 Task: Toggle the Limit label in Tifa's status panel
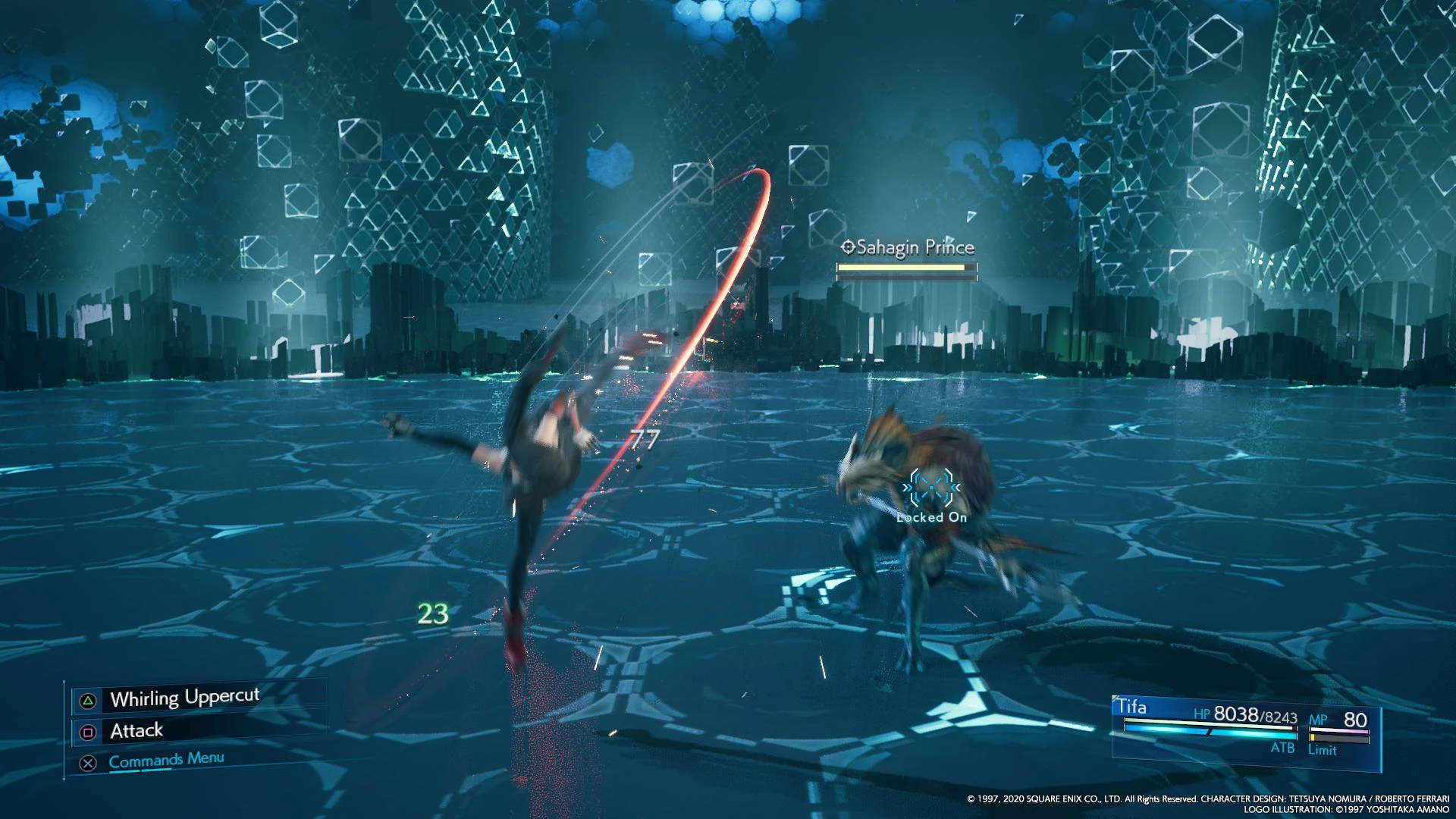(1322, 750)
